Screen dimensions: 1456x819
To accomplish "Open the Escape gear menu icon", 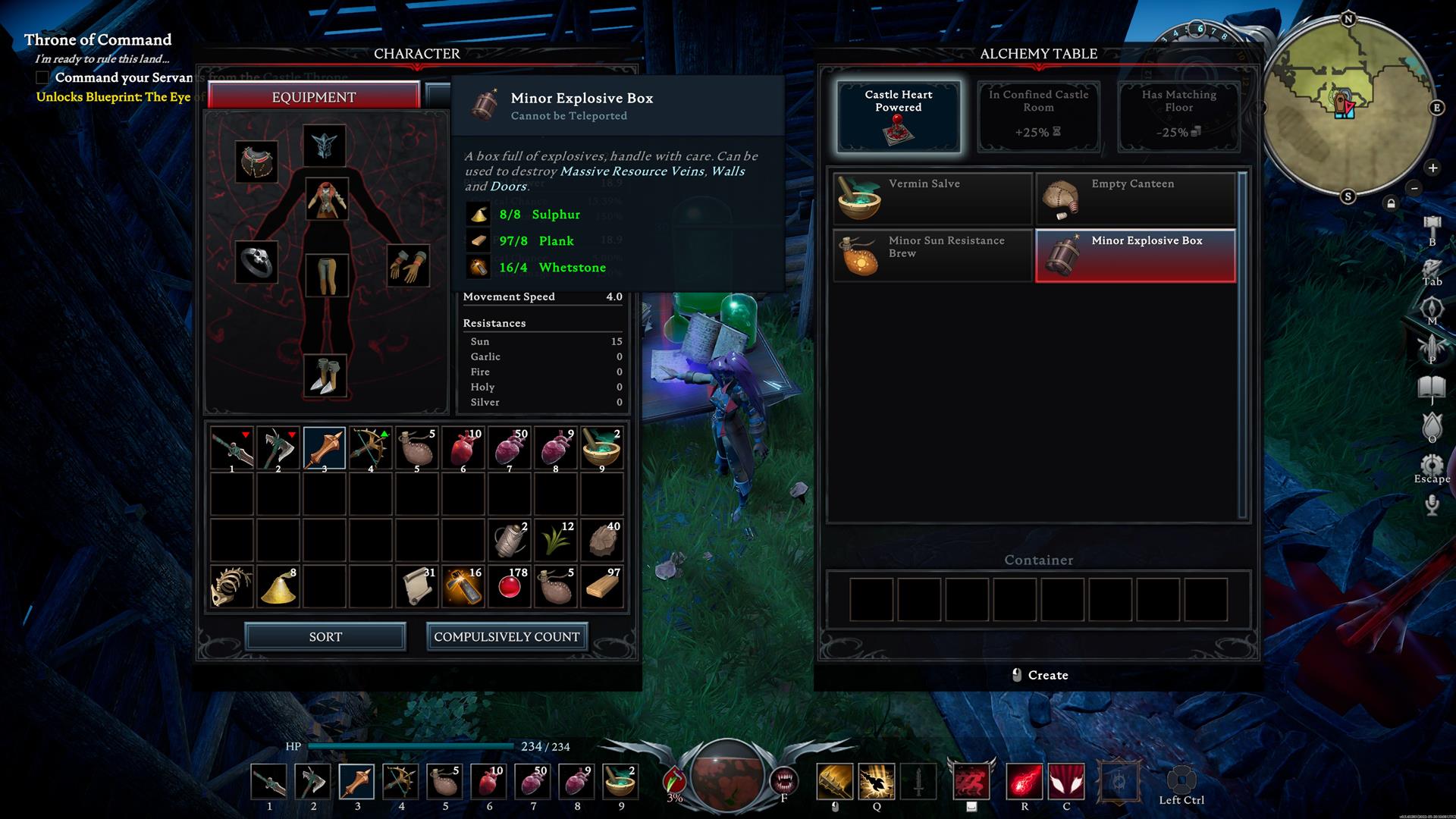I will (x=1432, y=466).
